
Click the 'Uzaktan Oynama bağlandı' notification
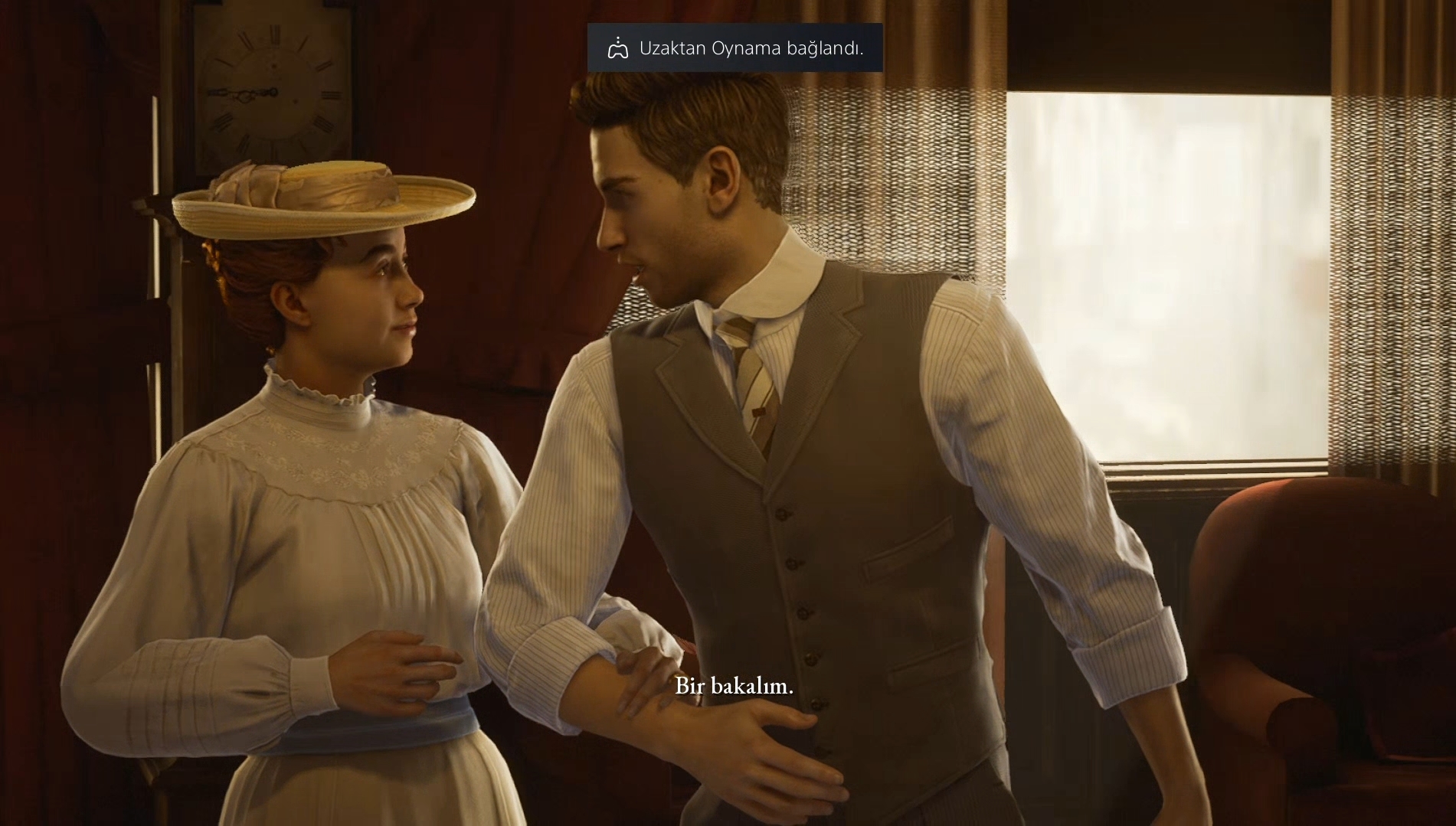[x=735, y=48]
